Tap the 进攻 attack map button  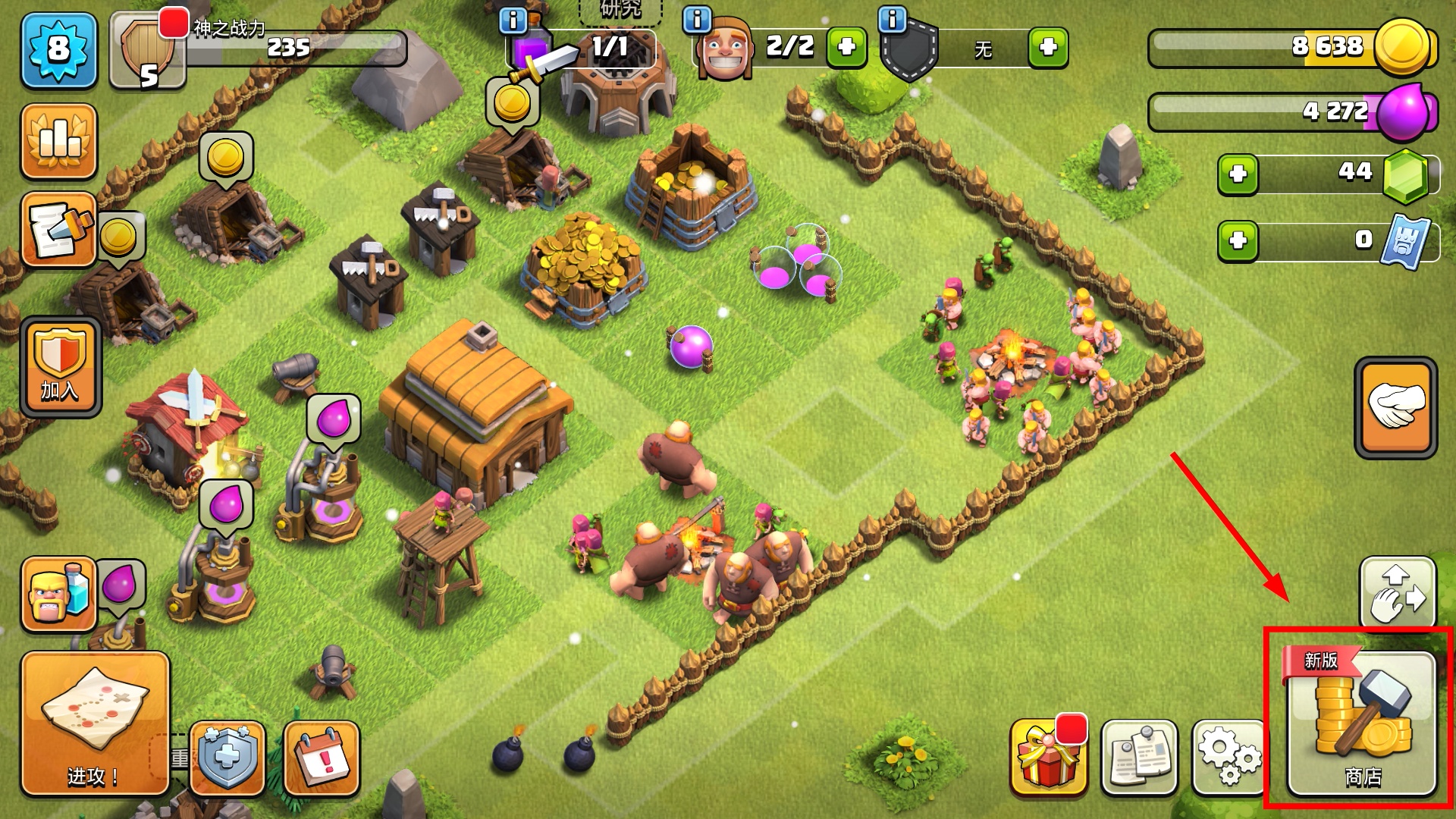pos(95,723)
